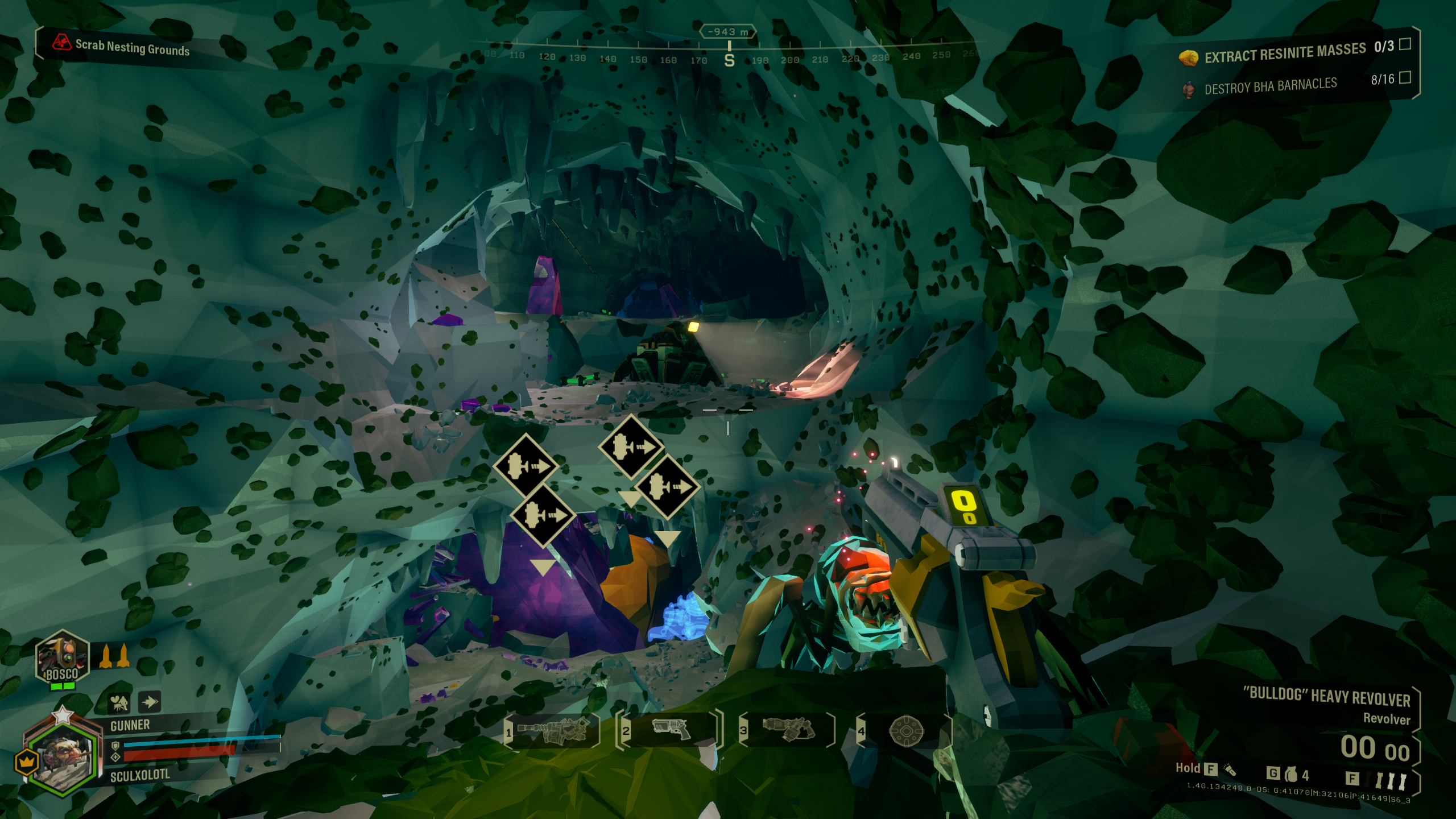This screenshot has width=1456, height=819.
Task: Click the compass heading strip
Action: (729, 57)
